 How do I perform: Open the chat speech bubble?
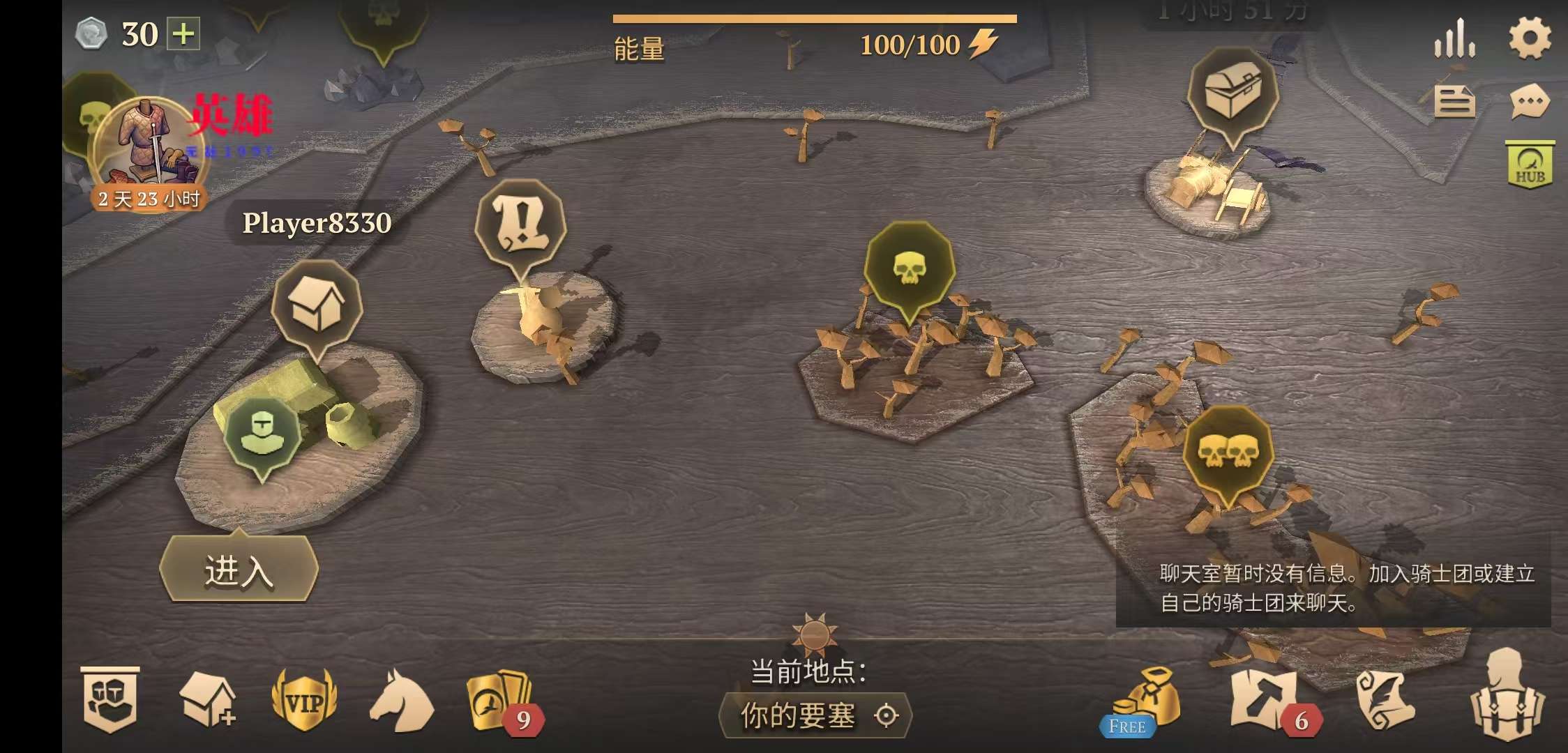[x=1530, y=103]
